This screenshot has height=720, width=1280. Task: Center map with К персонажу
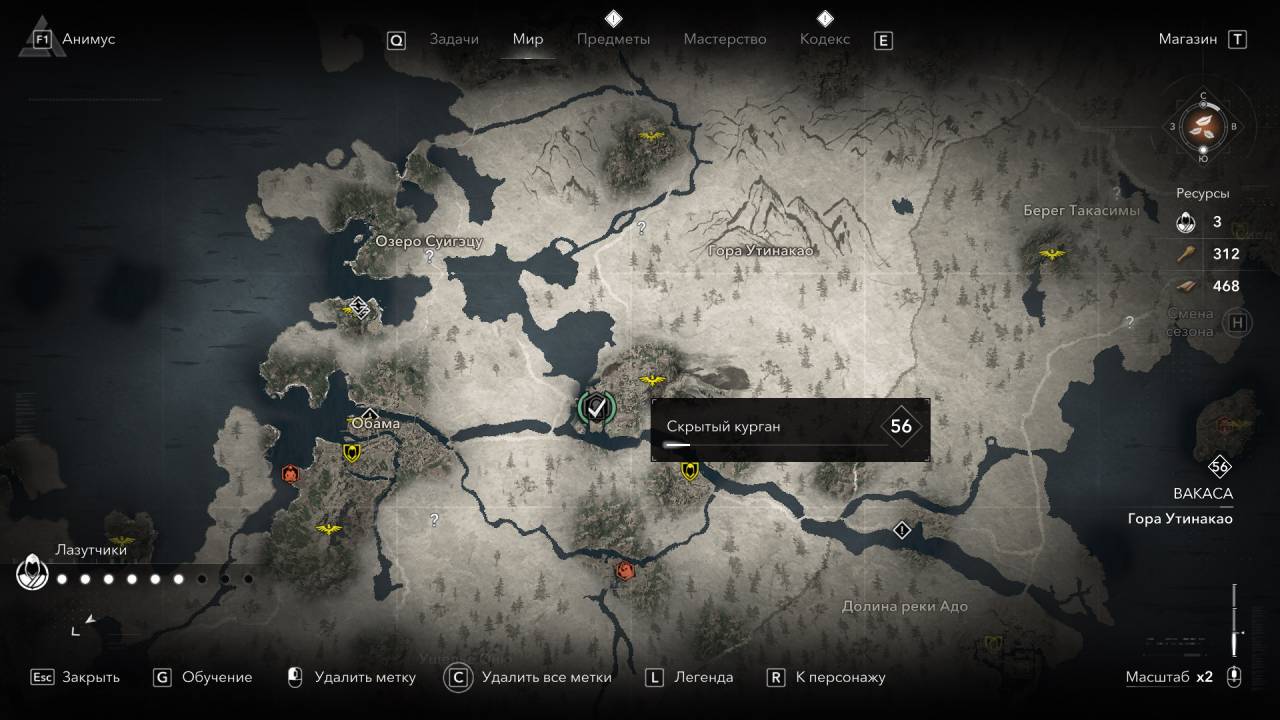pyautogui.click(x=840, y=677)
